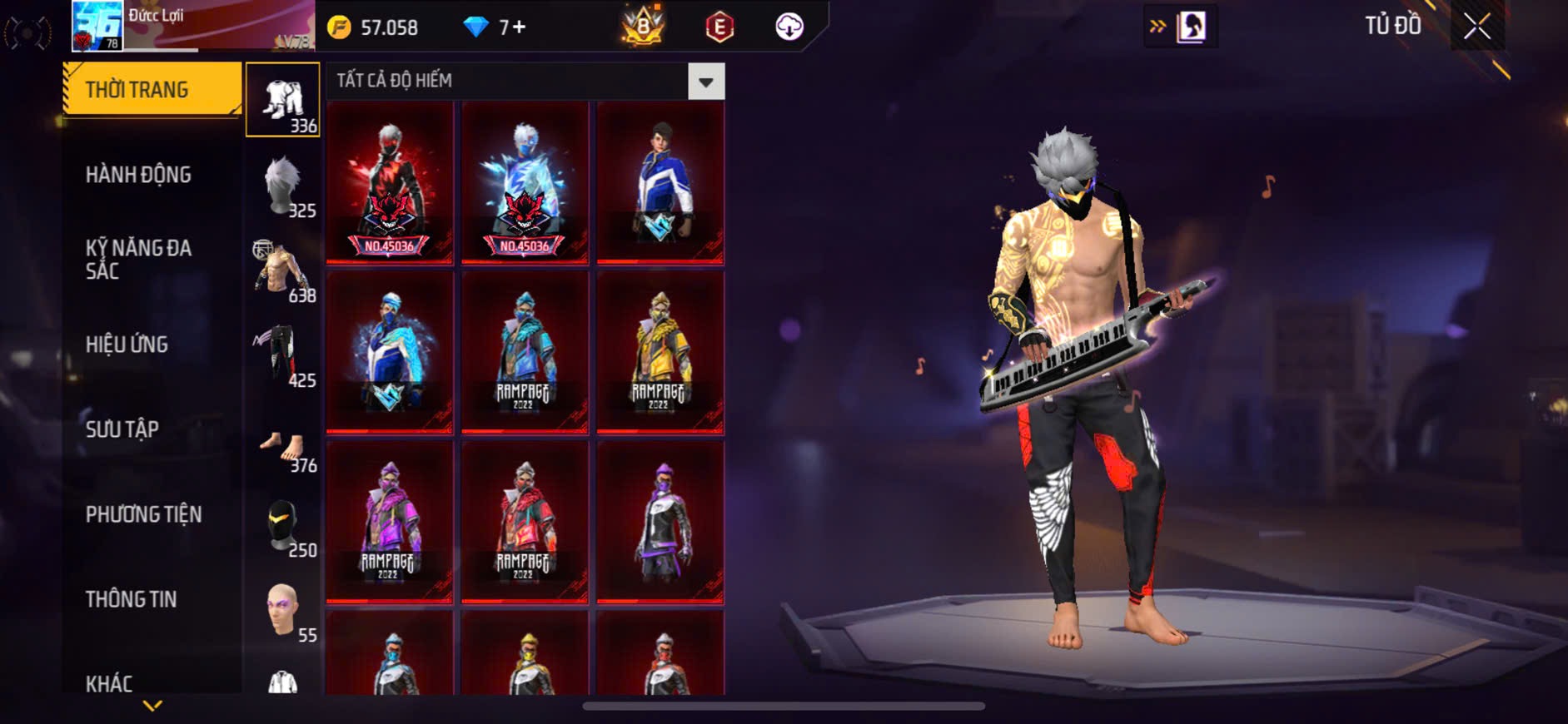1568x724 pixels.
Task: Open the cloud download icon
Action: (x=789, y=27)
